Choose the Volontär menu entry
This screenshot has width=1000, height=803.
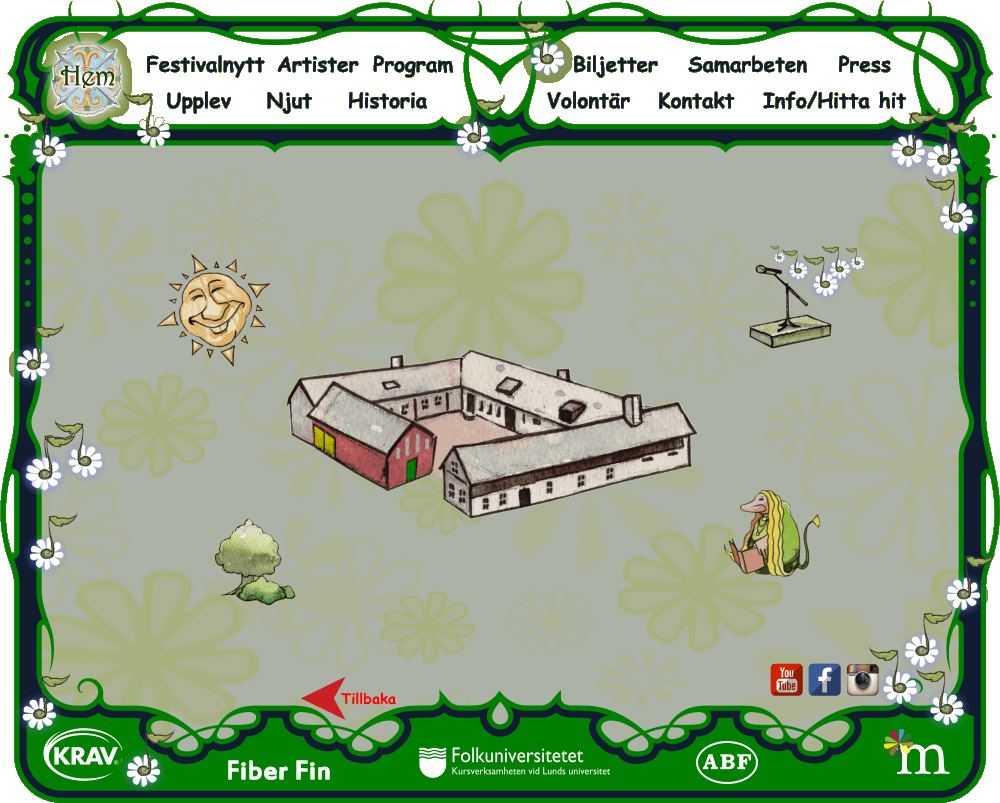pos(588,102)
